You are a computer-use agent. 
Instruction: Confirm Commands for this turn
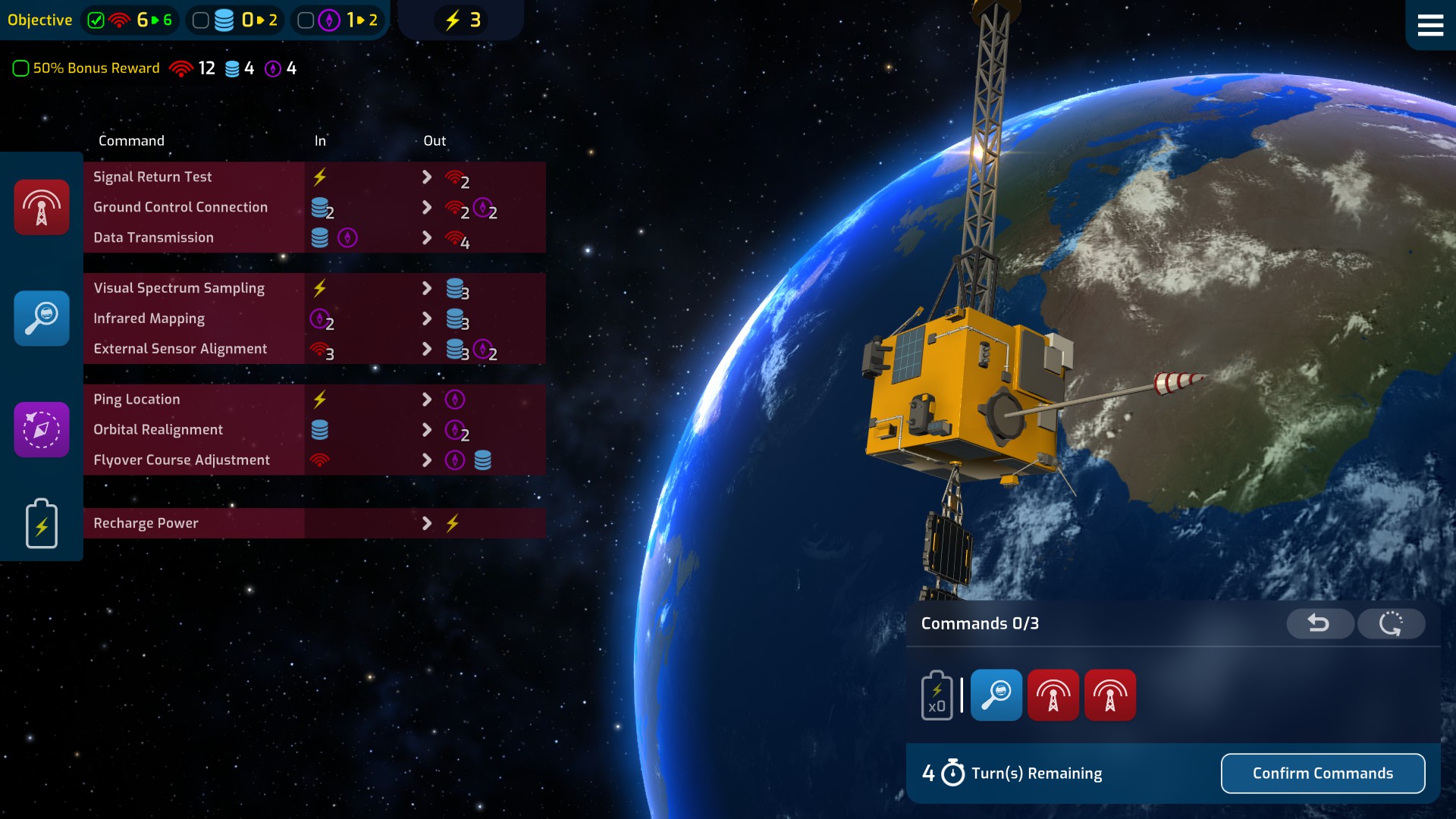point(1323,773)
